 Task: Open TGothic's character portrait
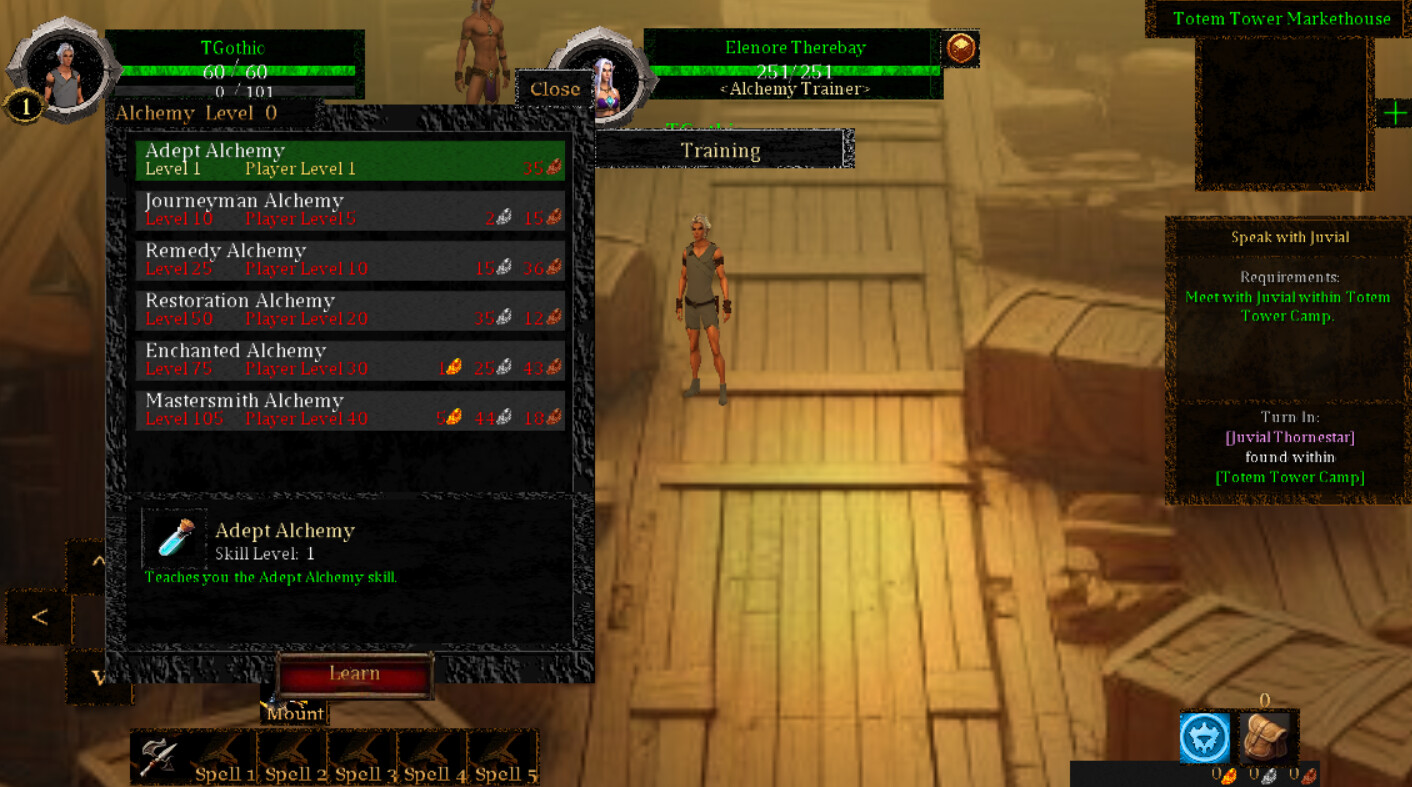[62, 70]
